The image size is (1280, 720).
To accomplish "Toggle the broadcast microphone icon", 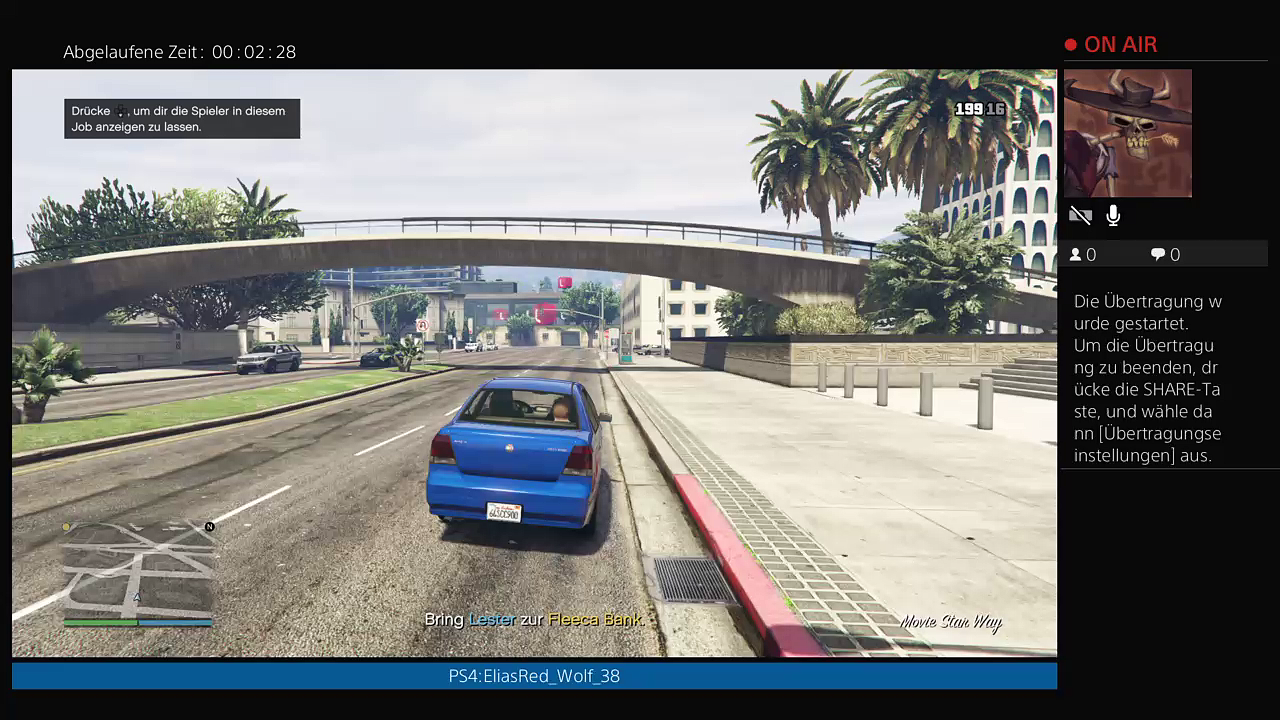I will click(x=1113, y=215).
